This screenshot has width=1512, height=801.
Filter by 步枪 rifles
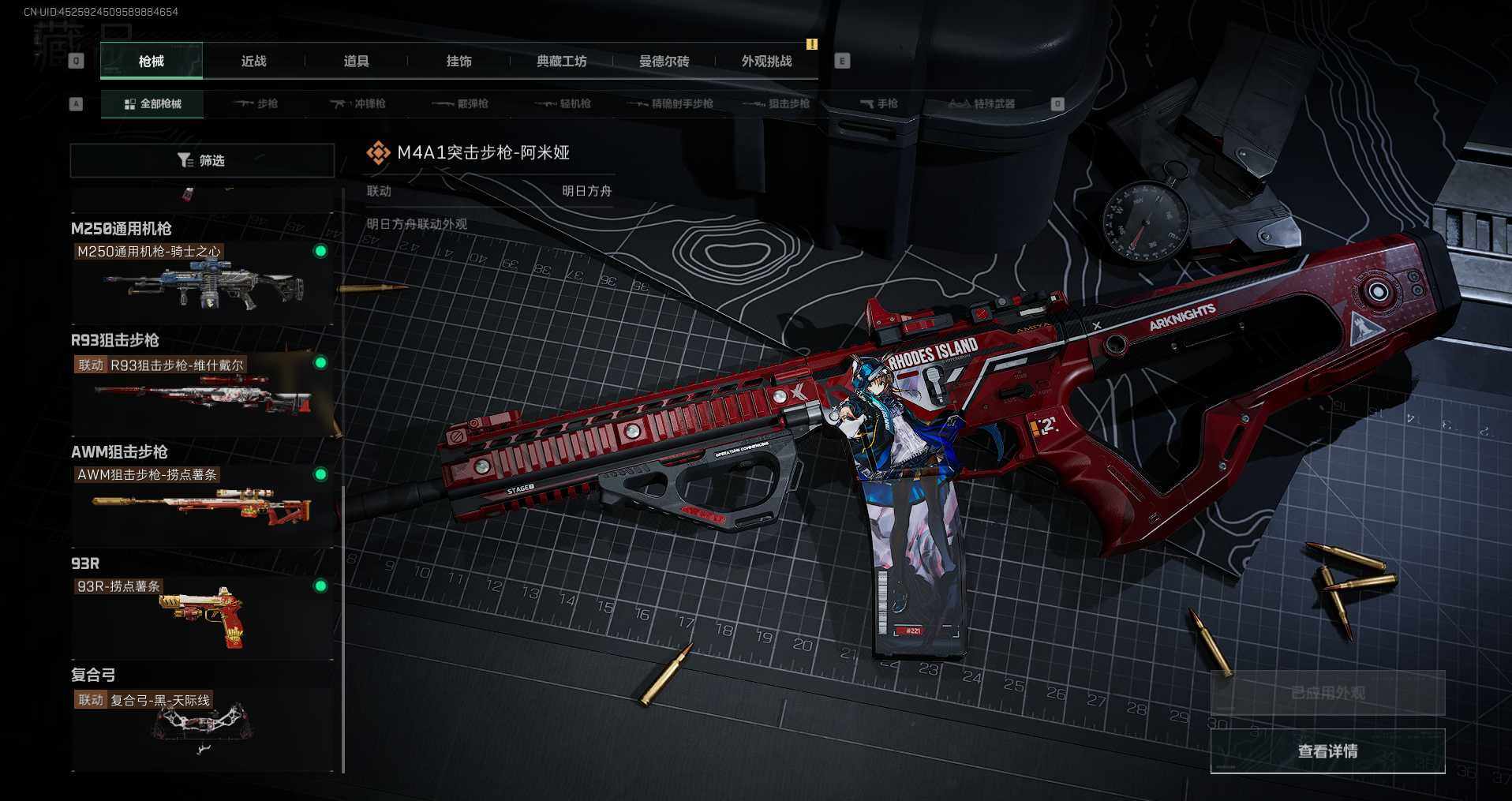257,104
